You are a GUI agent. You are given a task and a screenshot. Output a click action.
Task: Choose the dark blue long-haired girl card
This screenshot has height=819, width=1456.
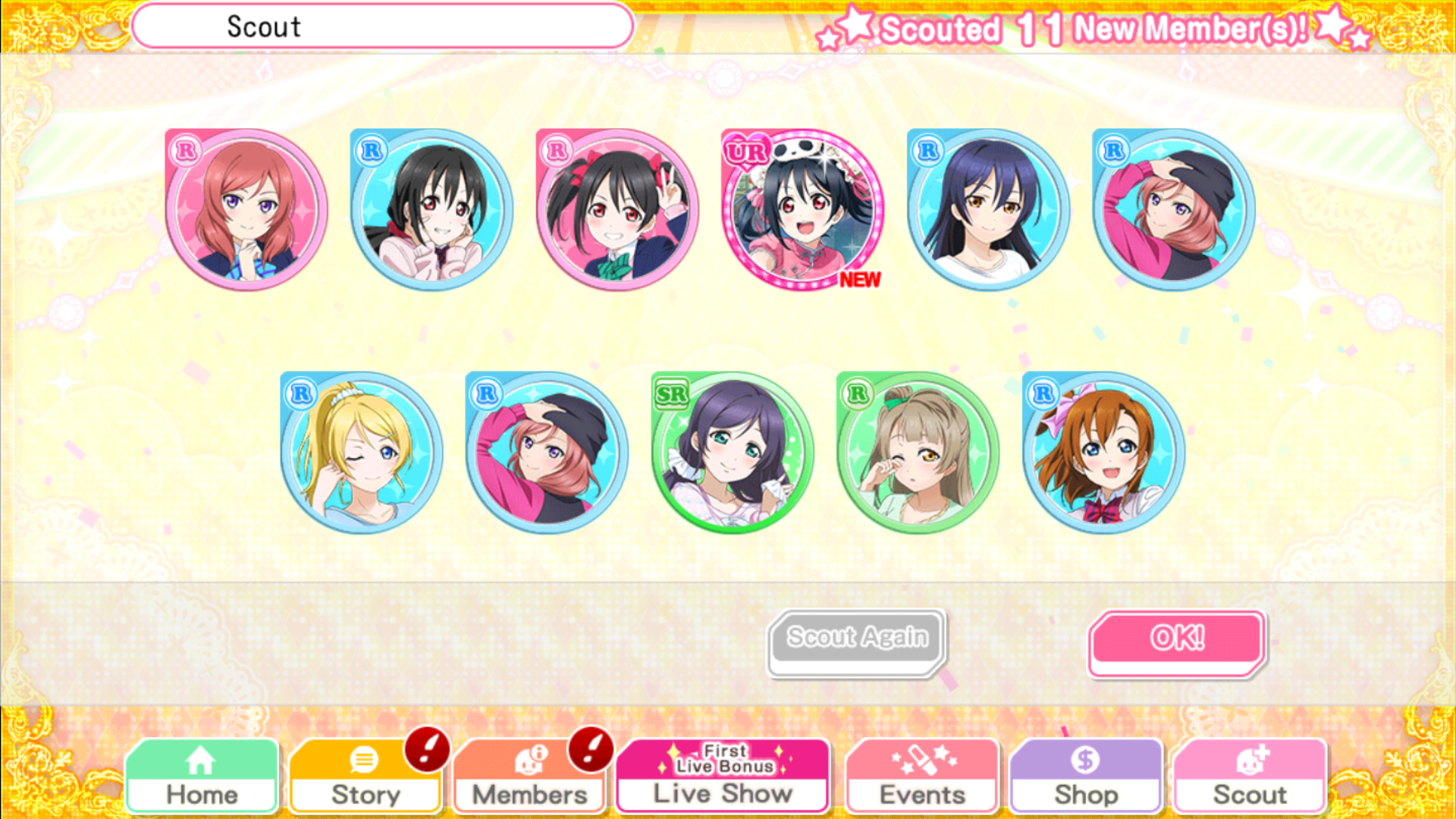988,209
